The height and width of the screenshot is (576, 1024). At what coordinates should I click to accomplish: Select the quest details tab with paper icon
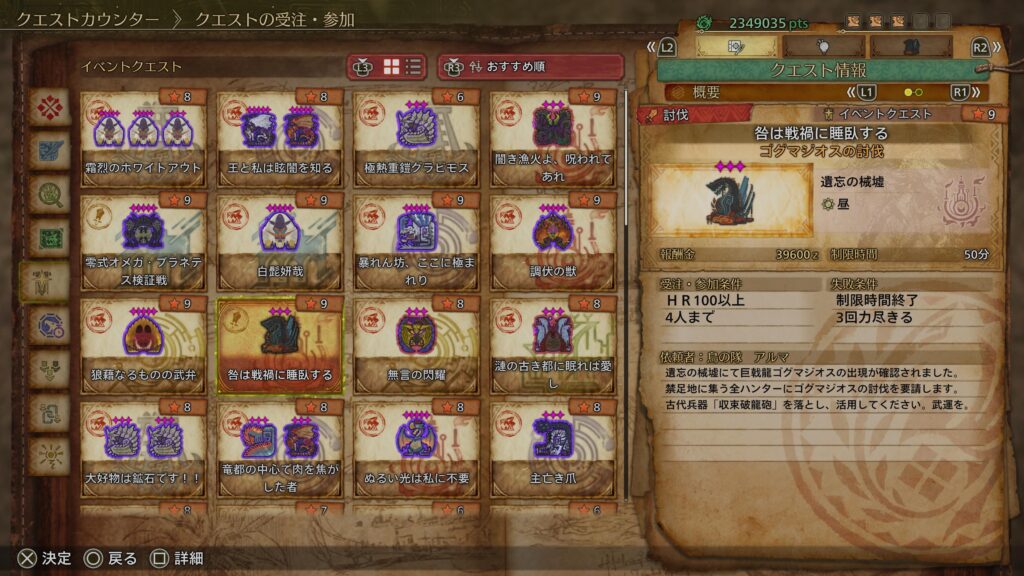click(x=735, y=46)
